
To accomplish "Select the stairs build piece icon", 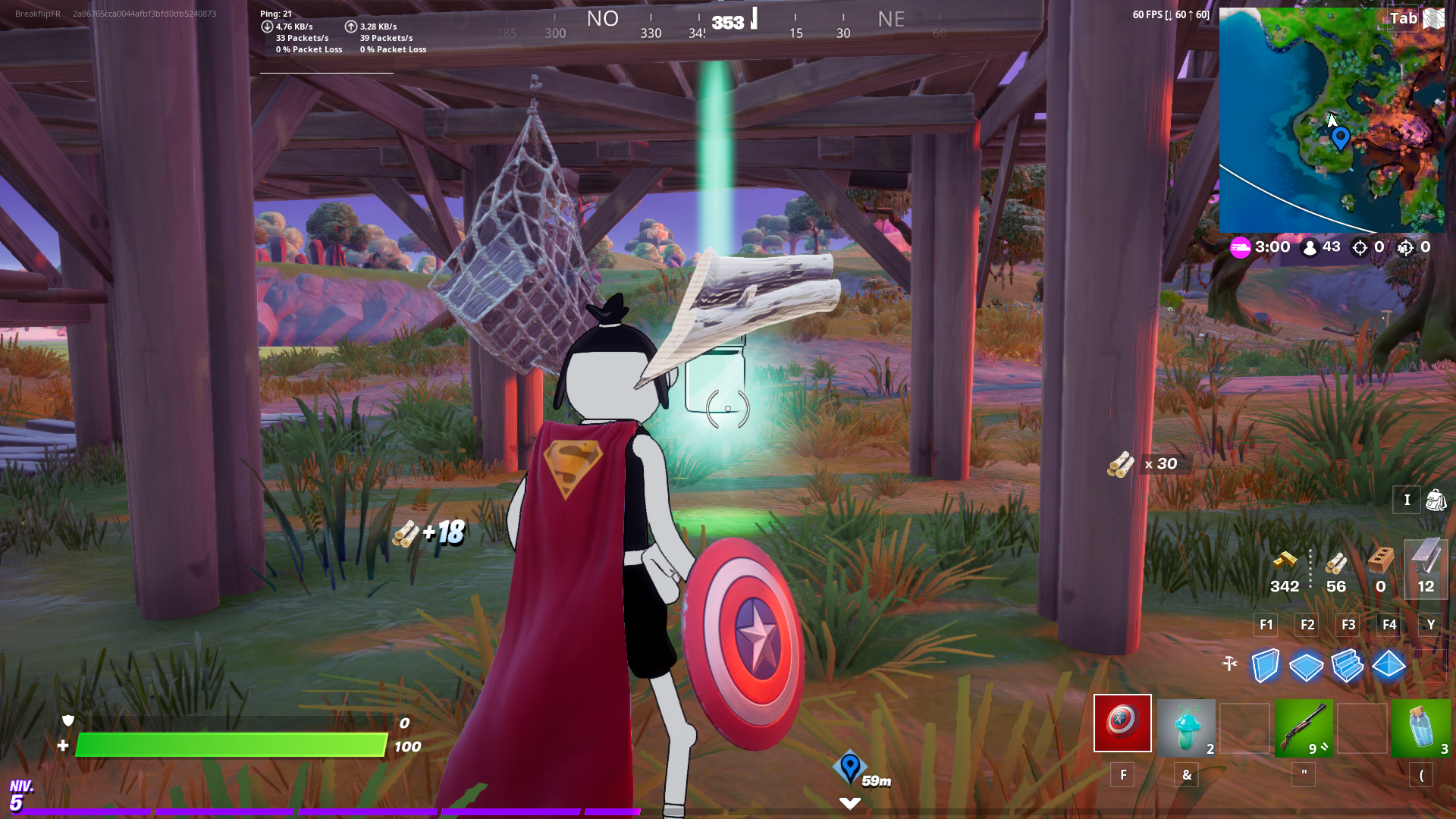I will click(x=1348, y=666).
